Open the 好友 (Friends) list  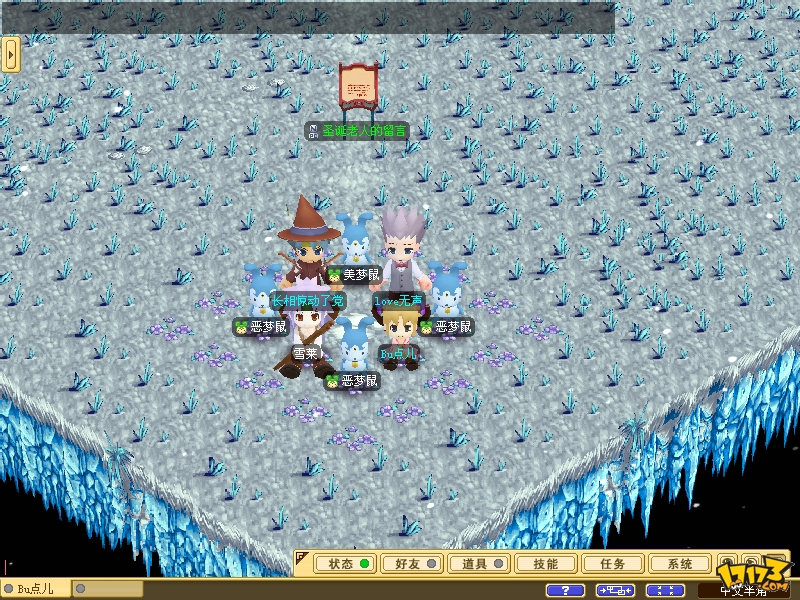(412, 564)
